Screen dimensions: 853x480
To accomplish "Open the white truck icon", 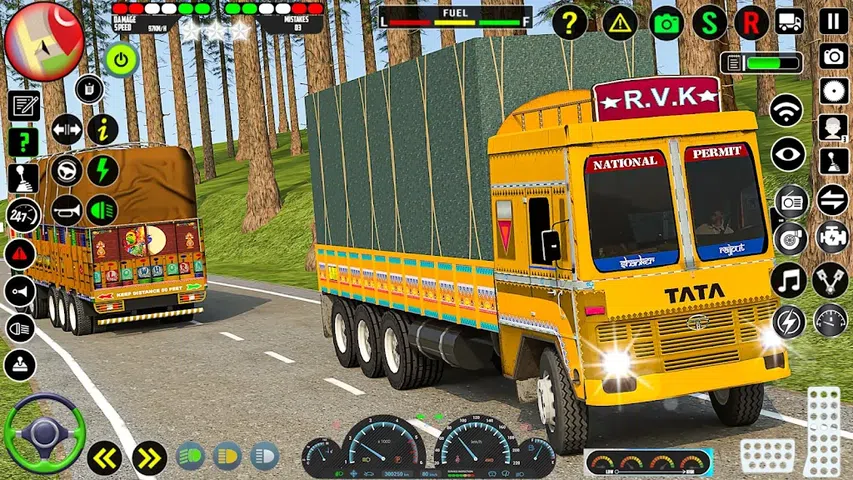I will (x=790, y=21).
